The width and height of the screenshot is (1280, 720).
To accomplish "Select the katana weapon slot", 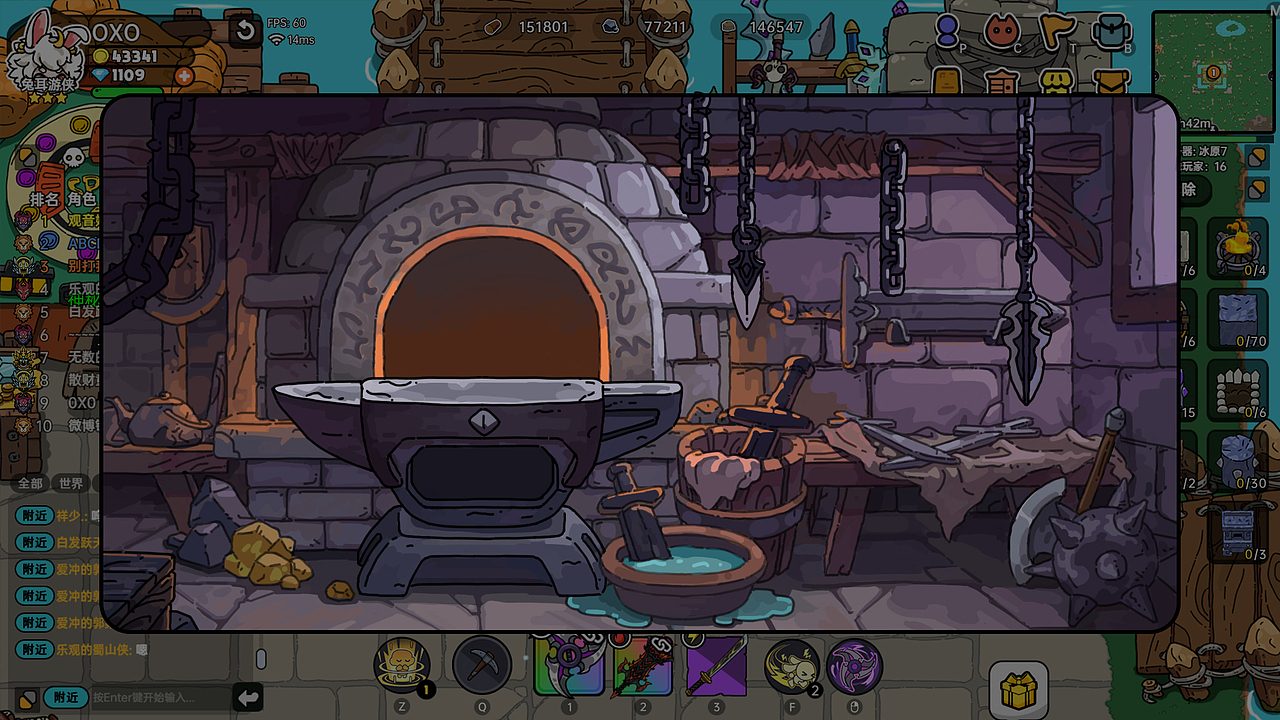I will tap(716, 666).
